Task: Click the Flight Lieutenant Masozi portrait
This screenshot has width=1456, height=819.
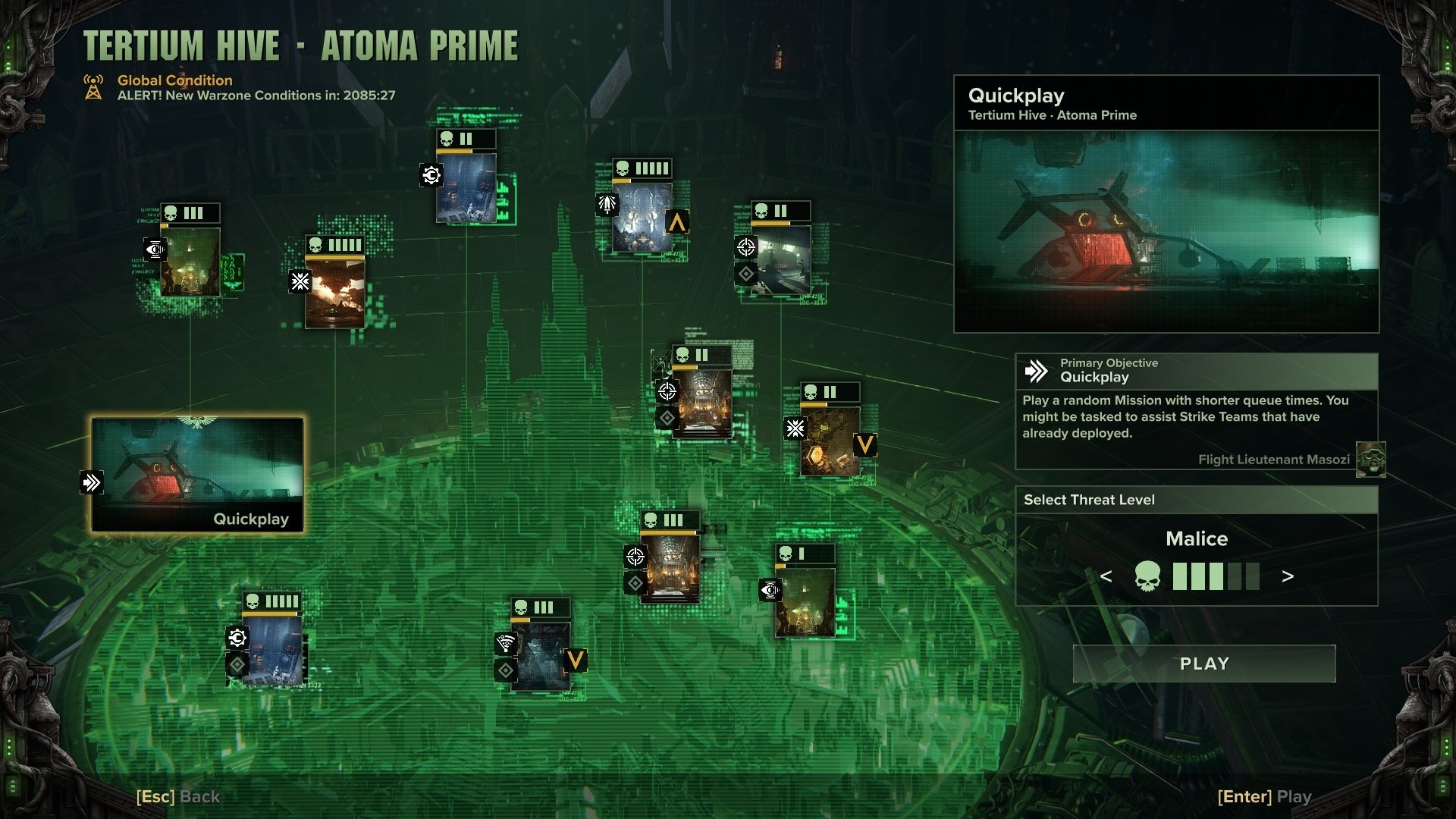Action: coord(1370,460)
